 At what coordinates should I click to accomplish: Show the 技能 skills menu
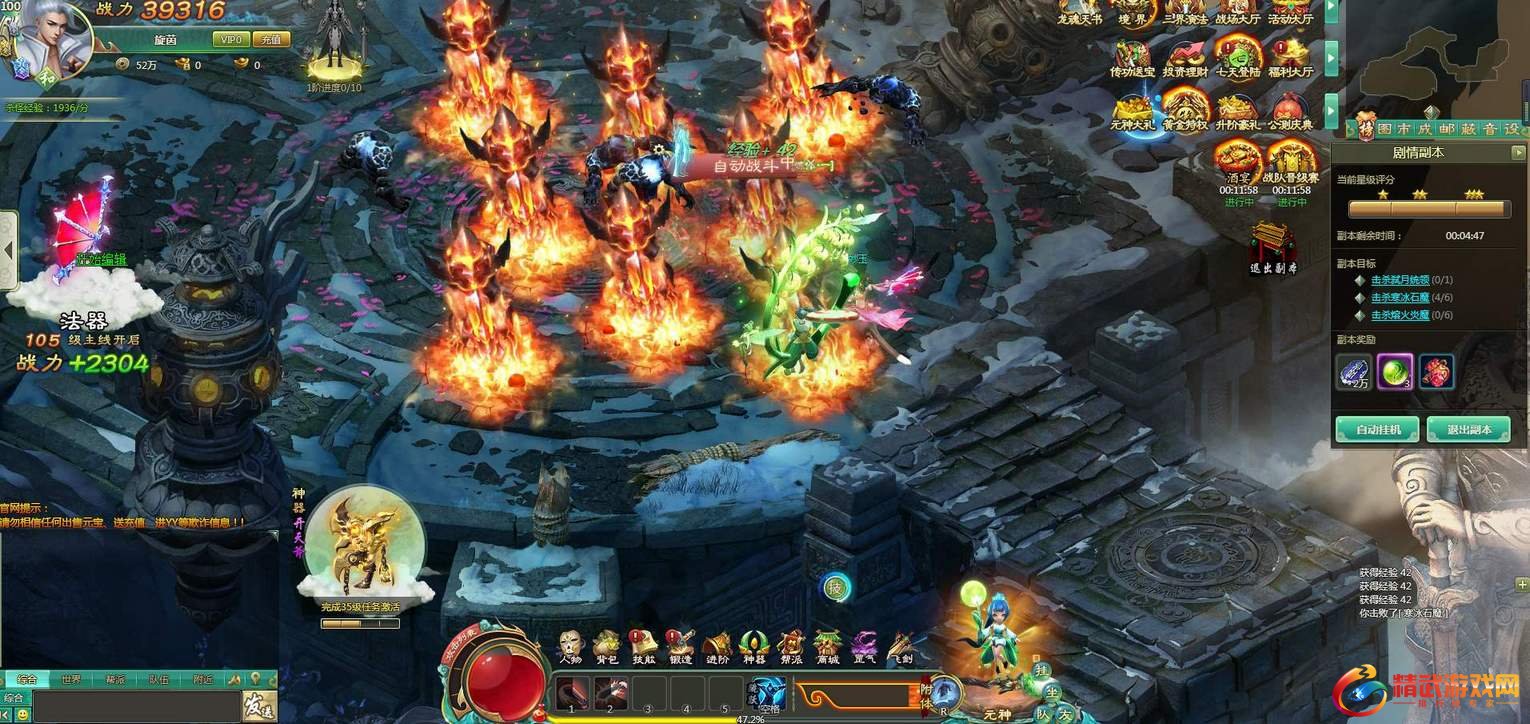coord(643,647)
